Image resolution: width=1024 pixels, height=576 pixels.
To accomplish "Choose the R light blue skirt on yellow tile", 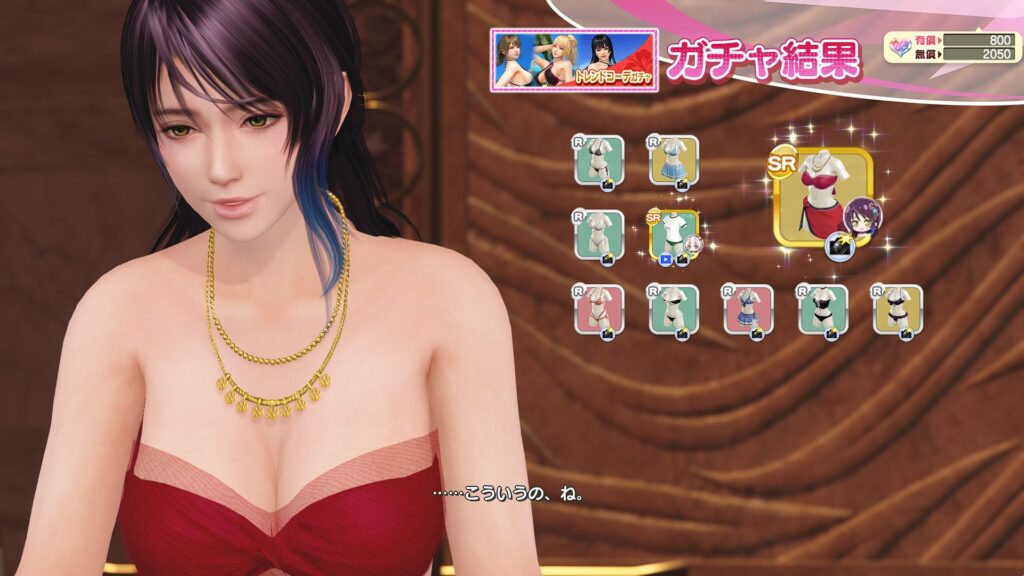I will click(673, 159).
